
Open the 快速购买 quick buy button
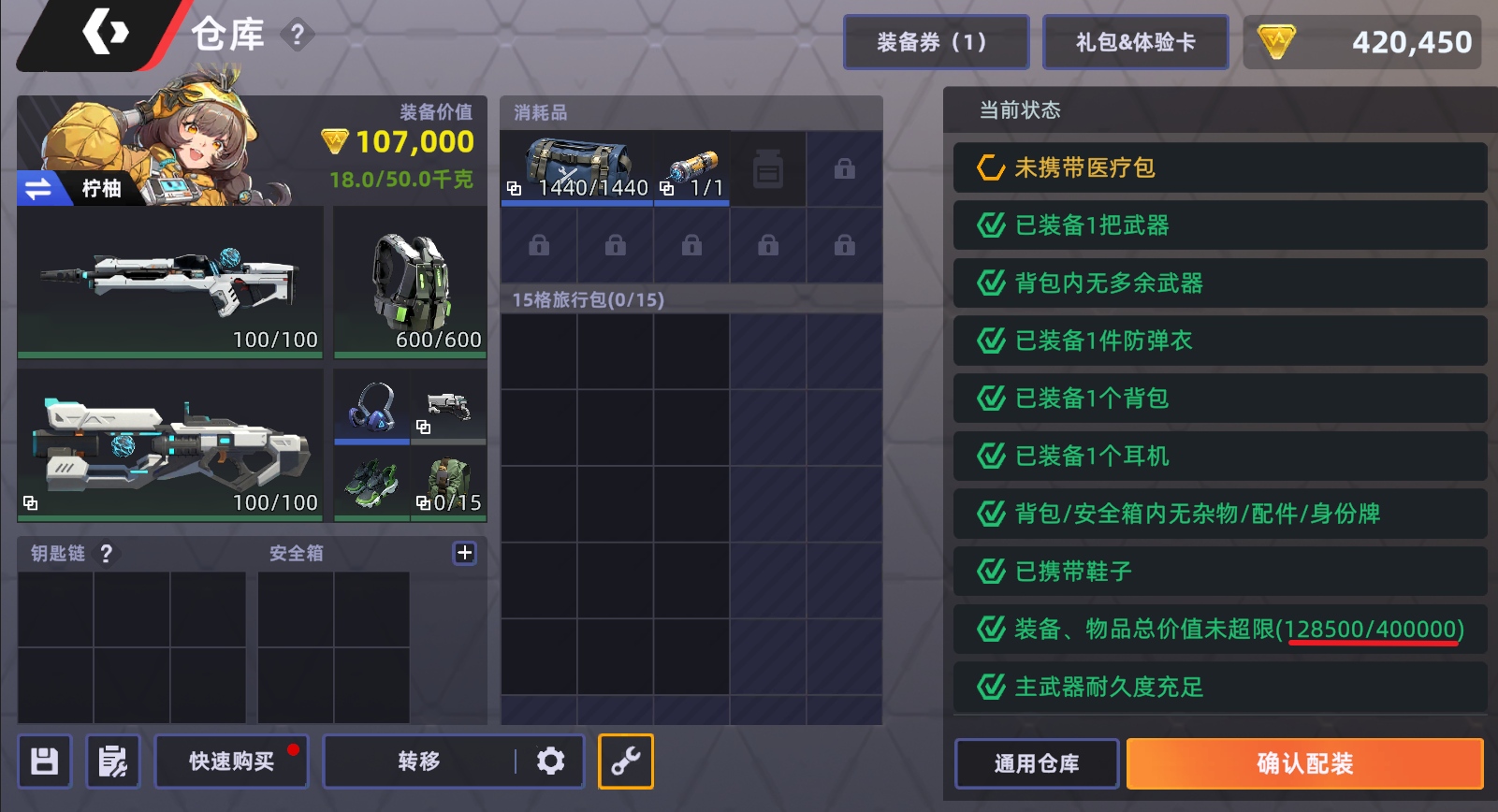[231, 761]
